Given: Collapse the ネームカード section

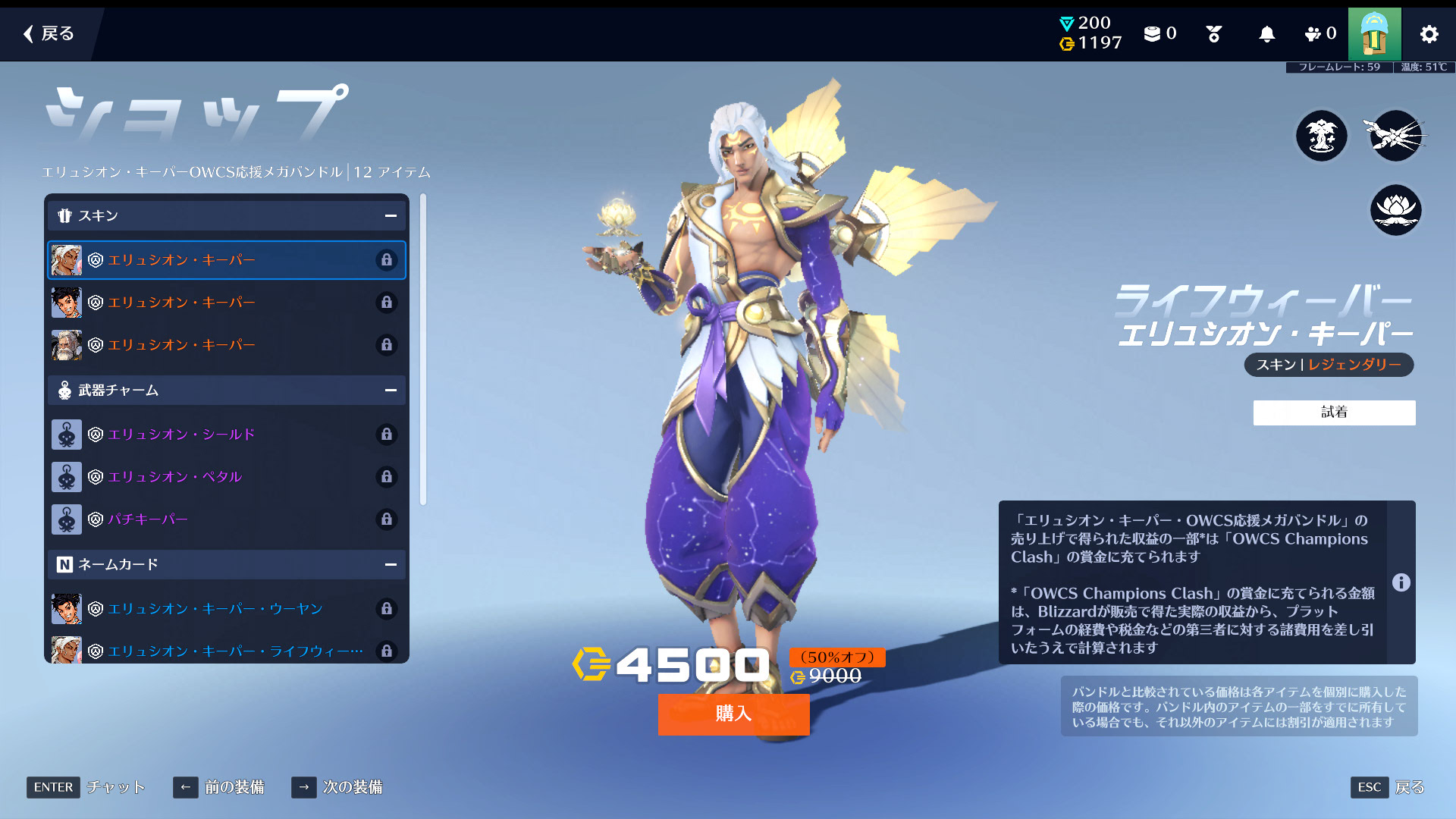Looking at the screenshot, I should [391, 565].
